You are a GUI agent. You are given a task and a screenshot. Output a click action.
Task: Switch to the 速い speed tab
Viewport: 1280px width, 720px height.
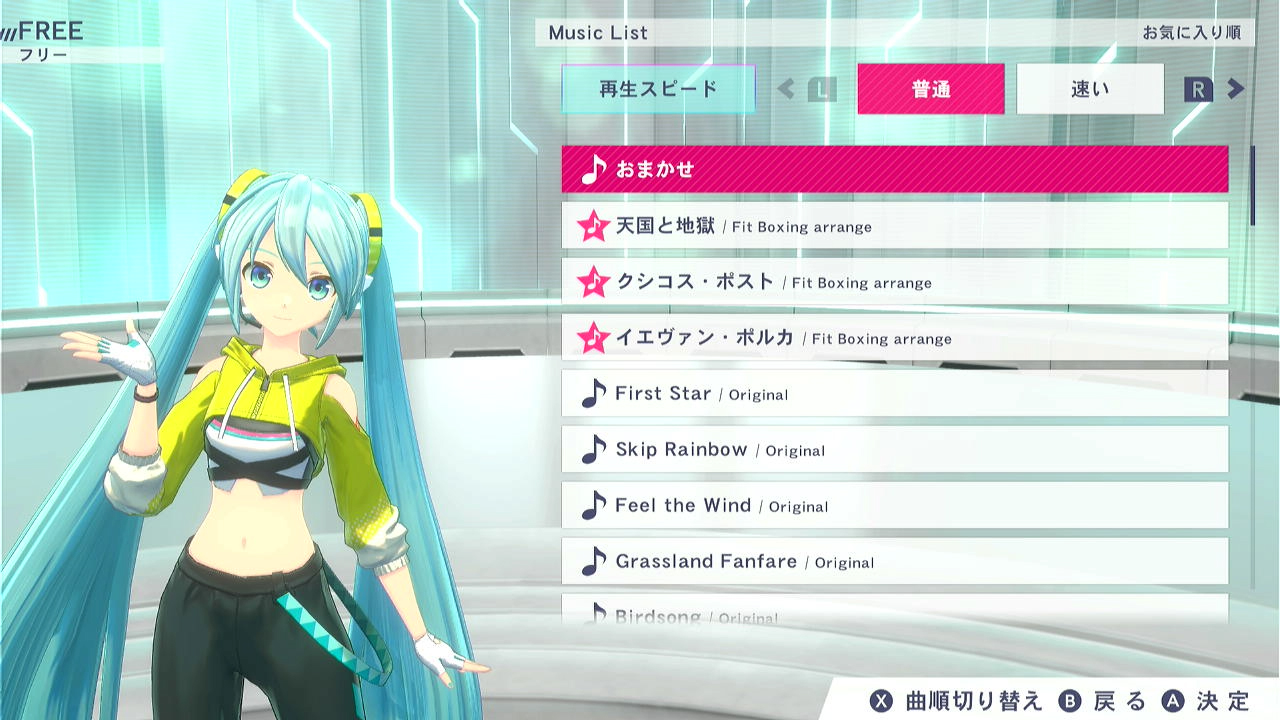pos(1089,89)
